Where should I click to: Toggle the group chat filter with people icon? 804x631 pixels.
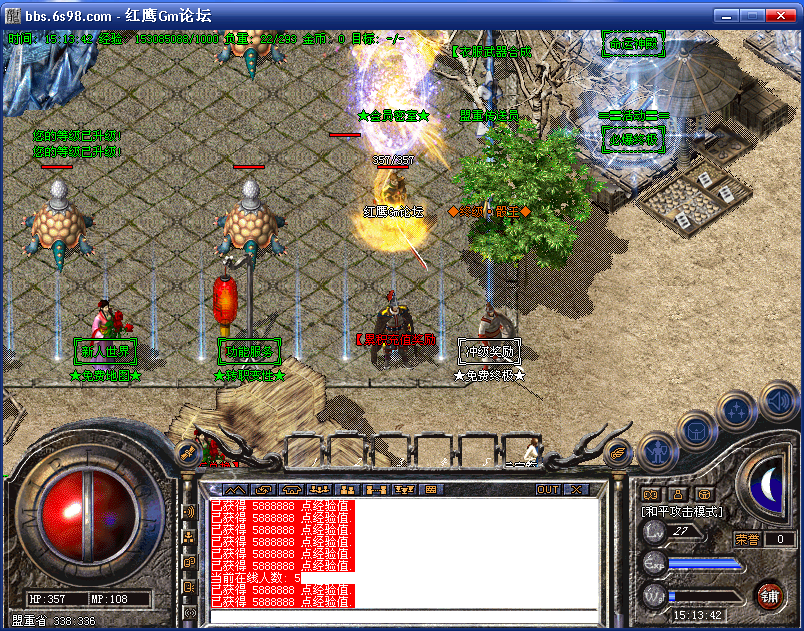pyautogui.click(x=189, y=537)
